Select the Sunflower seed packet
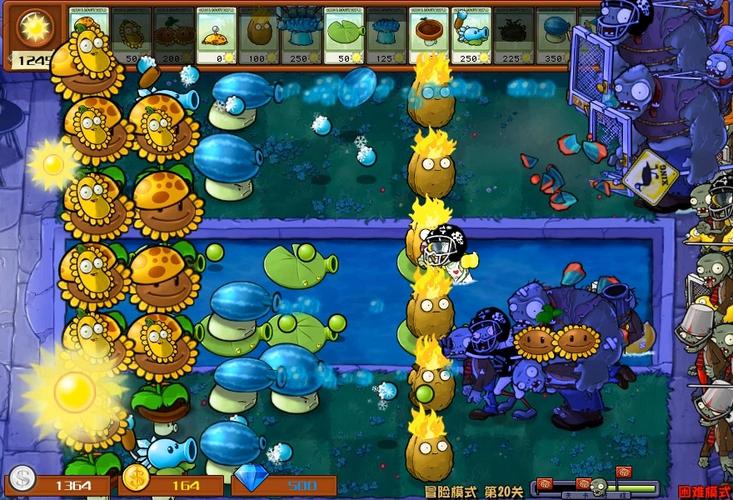Image resolution: width=733 pixels, height=500 pixels. (132, 37)
